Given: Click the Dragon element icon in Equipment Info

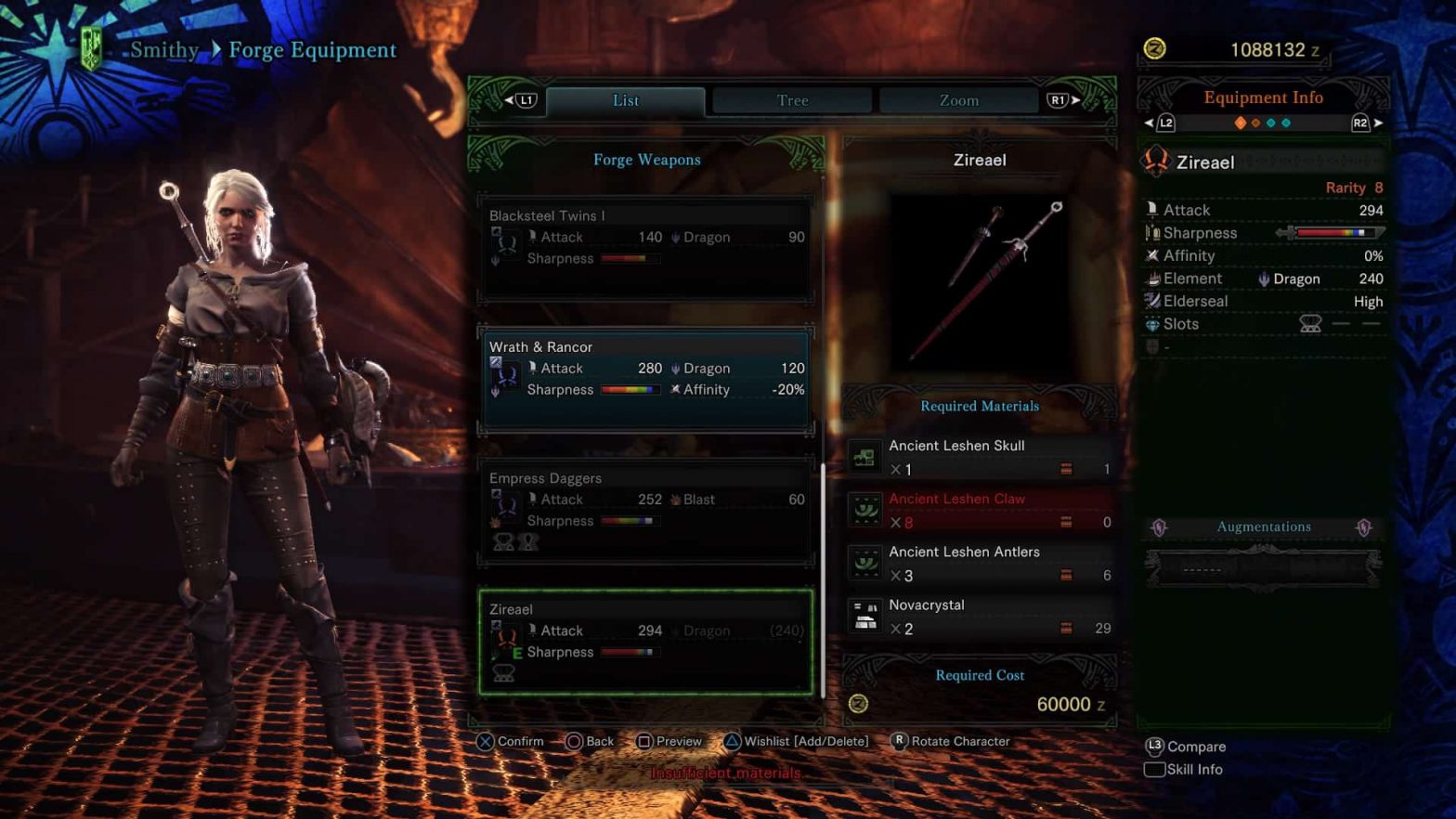Looking at the screenshot, I should [x=1266, y=279].
